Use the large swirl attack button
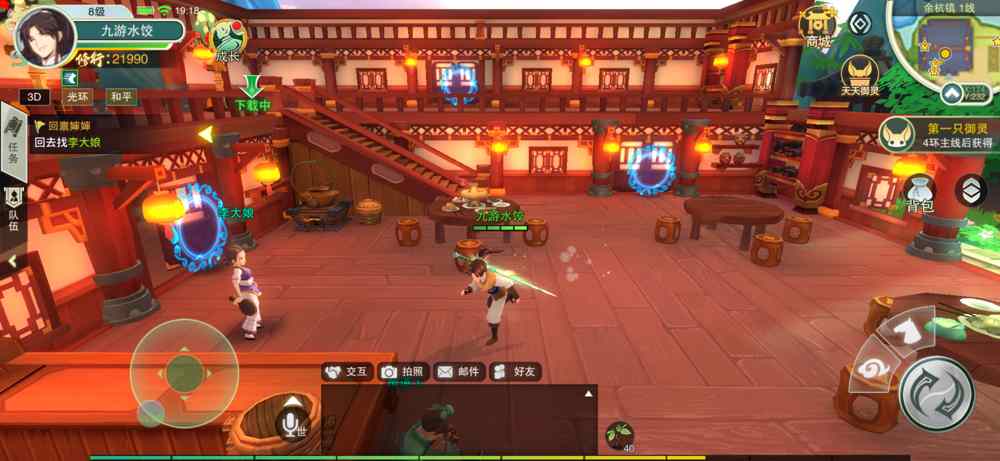Screen dimensions: 1000x461 pyautogui.click(x=936, y=394)
